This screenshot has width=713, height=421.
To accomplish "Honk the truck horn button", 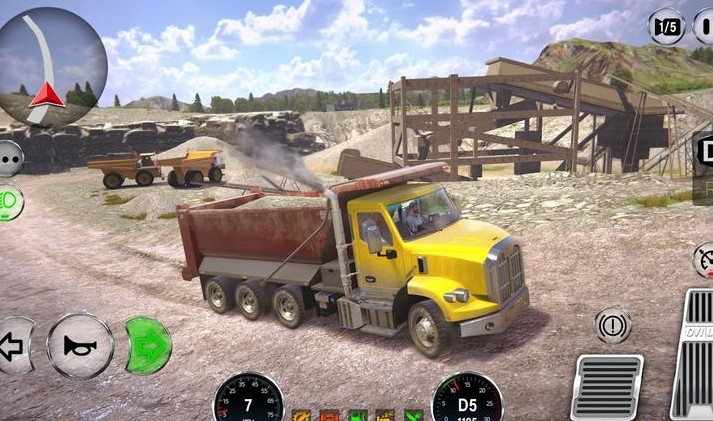I will [80, 346].
